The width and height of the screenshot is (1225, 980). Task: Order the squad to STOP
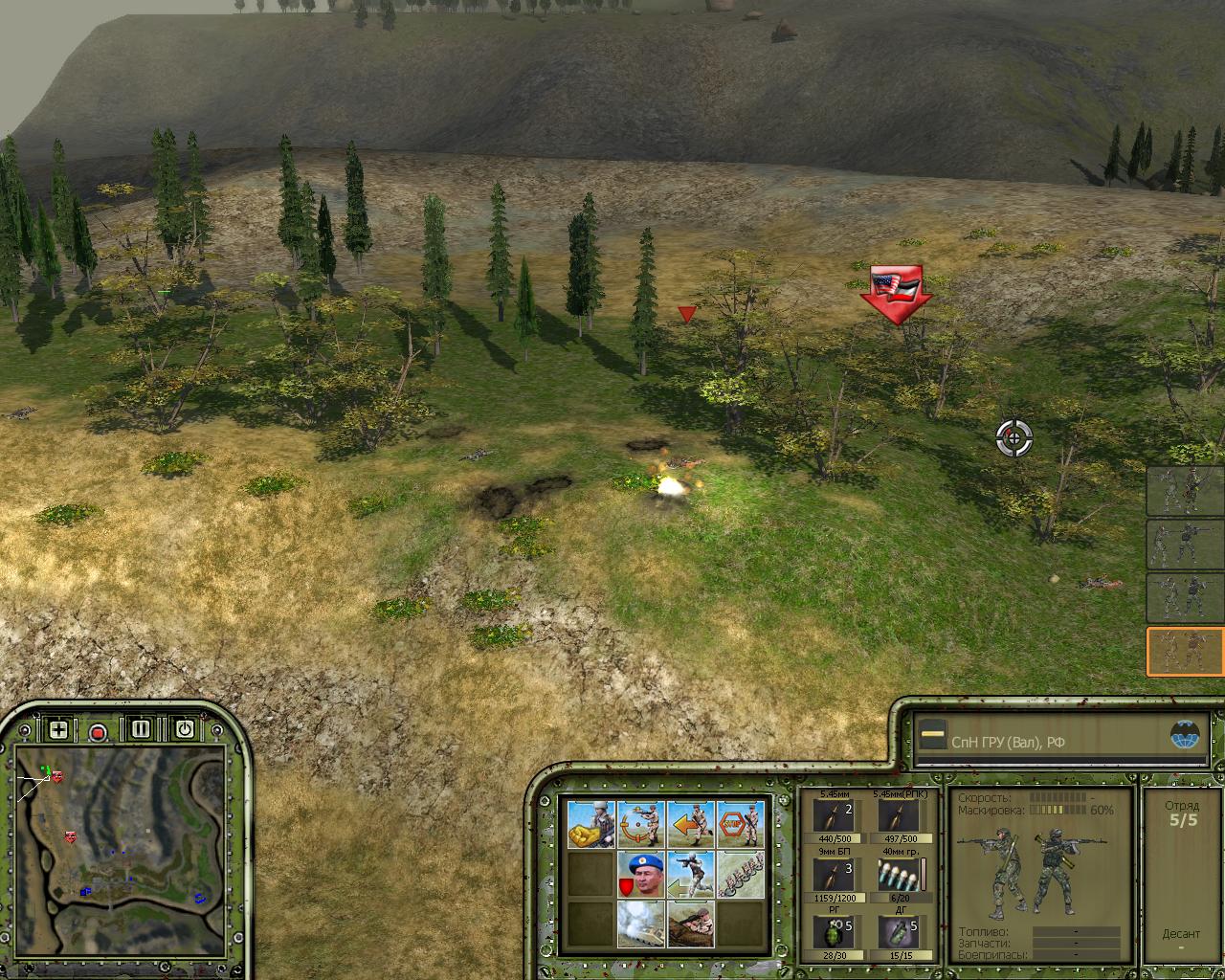pos(741,825)
